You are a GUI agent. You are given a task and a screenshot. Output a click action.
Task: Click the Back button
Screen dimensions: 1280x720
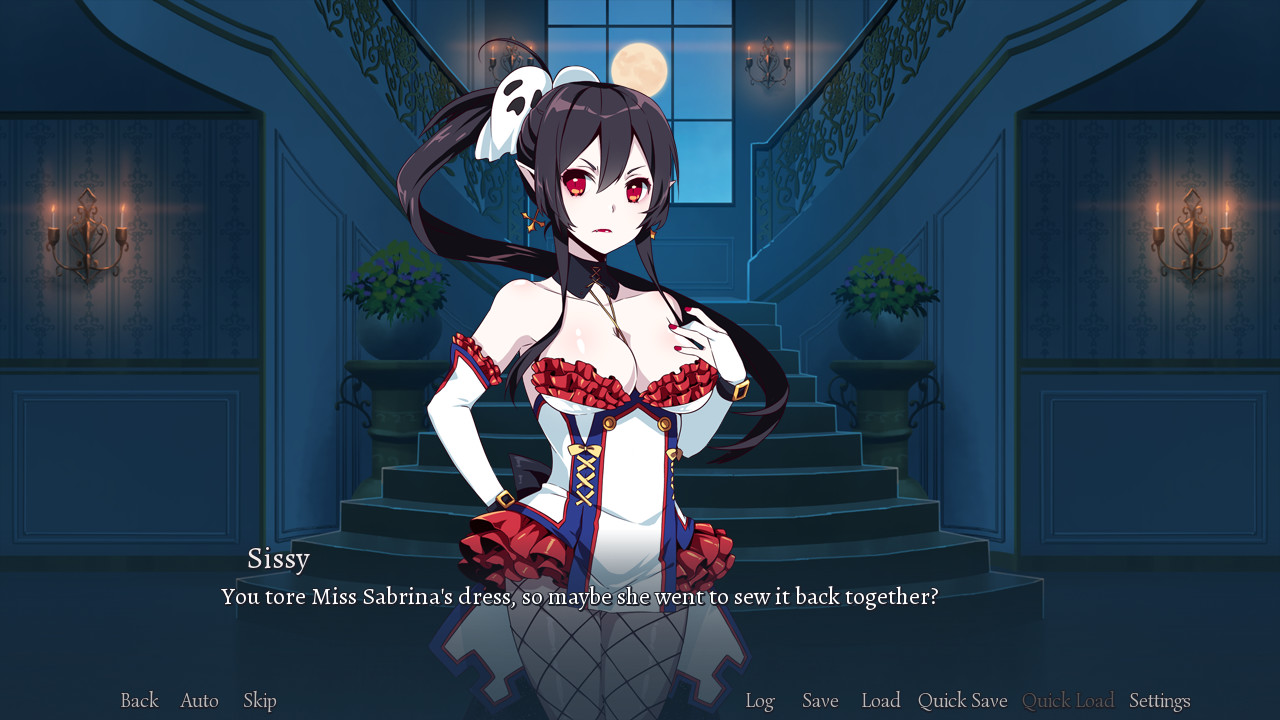[x=138, y=700]
